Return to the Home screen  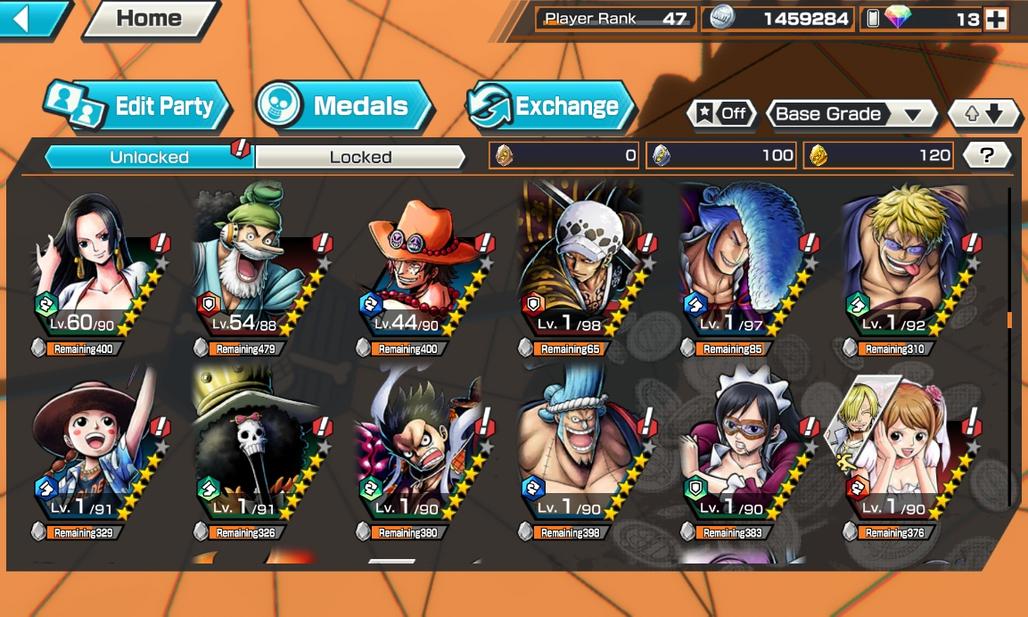tap(149, 19)
